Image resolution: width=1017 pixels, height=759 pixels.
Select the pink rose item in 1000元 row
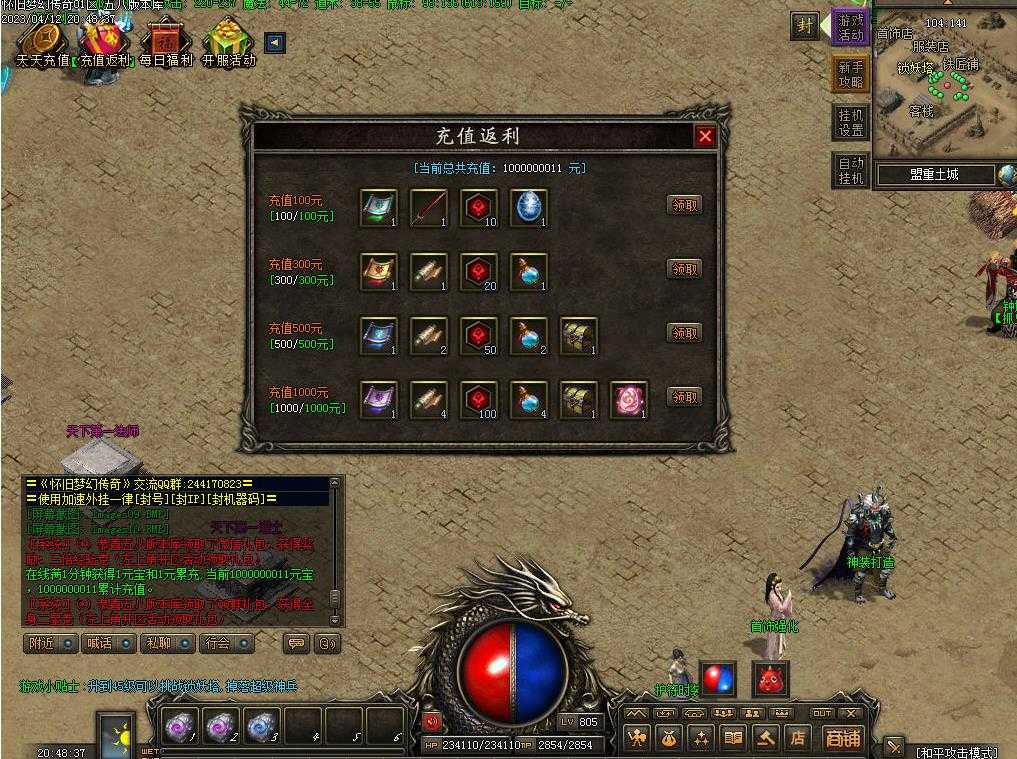click(629, 399)
